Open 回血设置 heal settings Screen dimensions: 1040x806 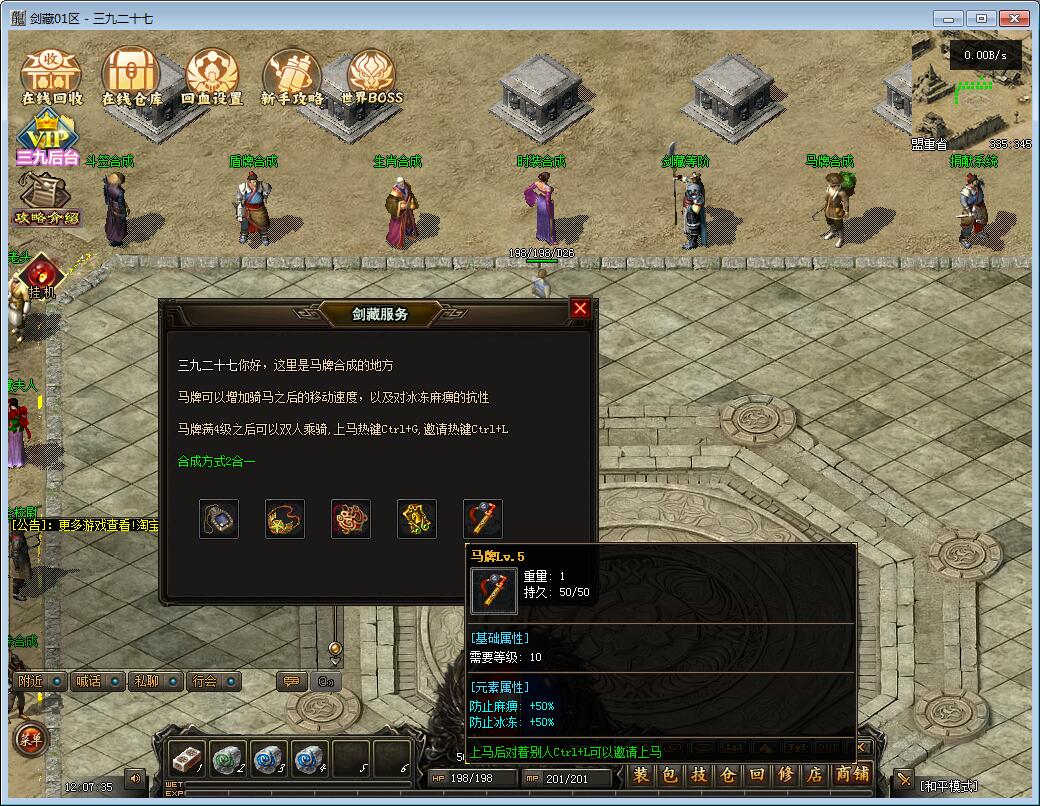click(x=212, y=77)
